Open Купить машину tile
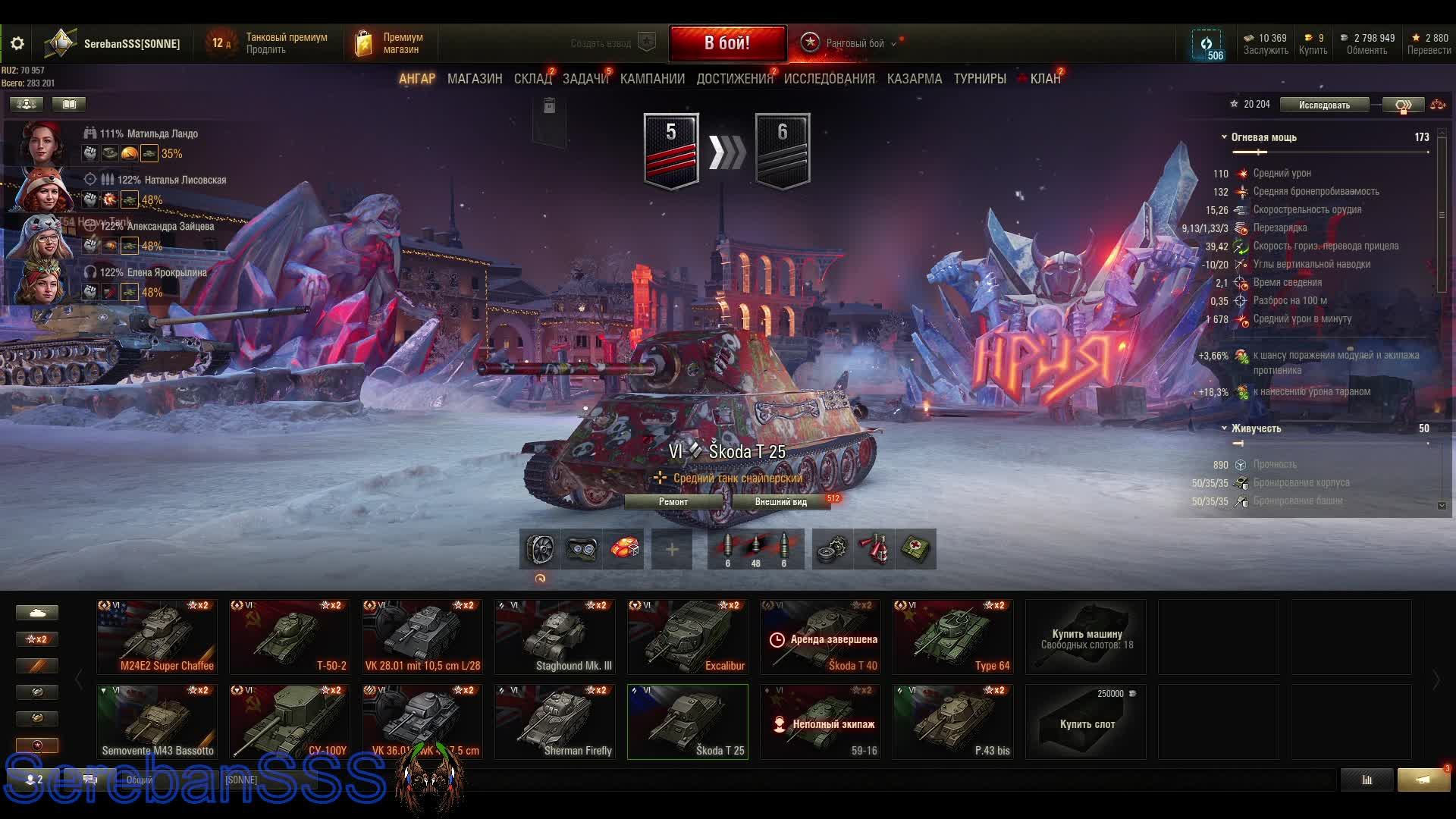 (1086, 637)
